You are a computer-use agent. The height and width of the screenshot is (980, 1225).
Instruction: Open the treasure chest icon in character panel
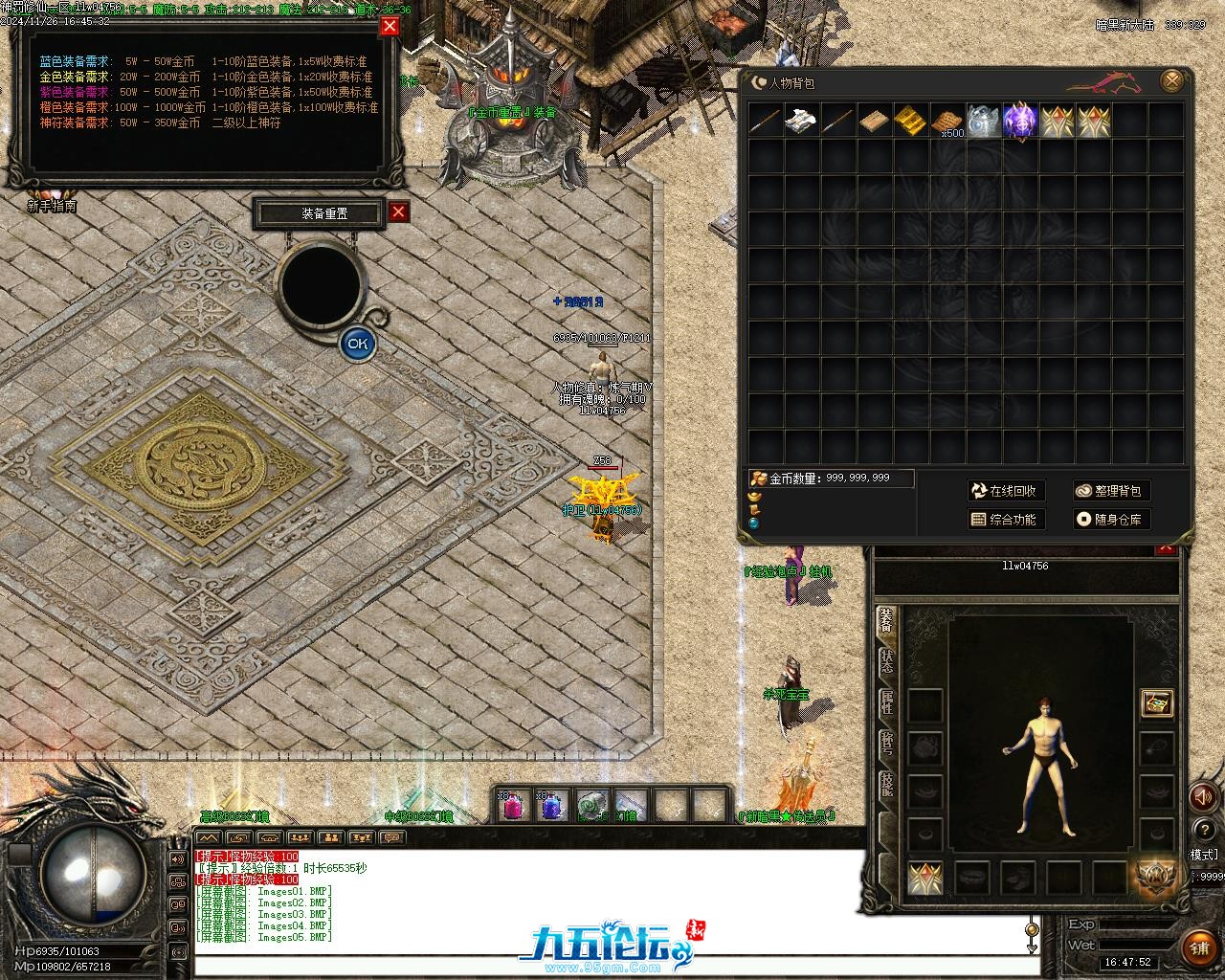tap(1157, 703)
